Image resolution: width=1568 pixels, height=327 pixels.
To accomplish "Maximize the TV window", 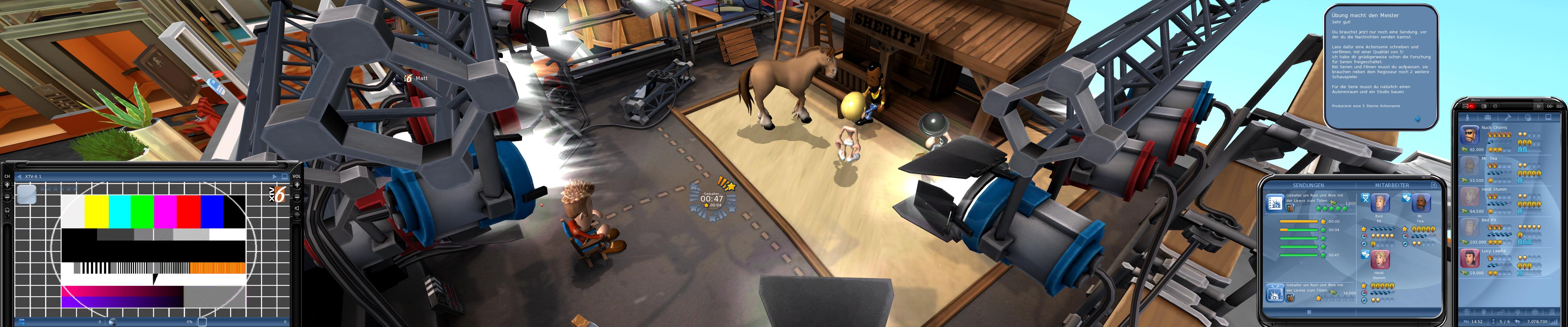I will tap(284, 177).
